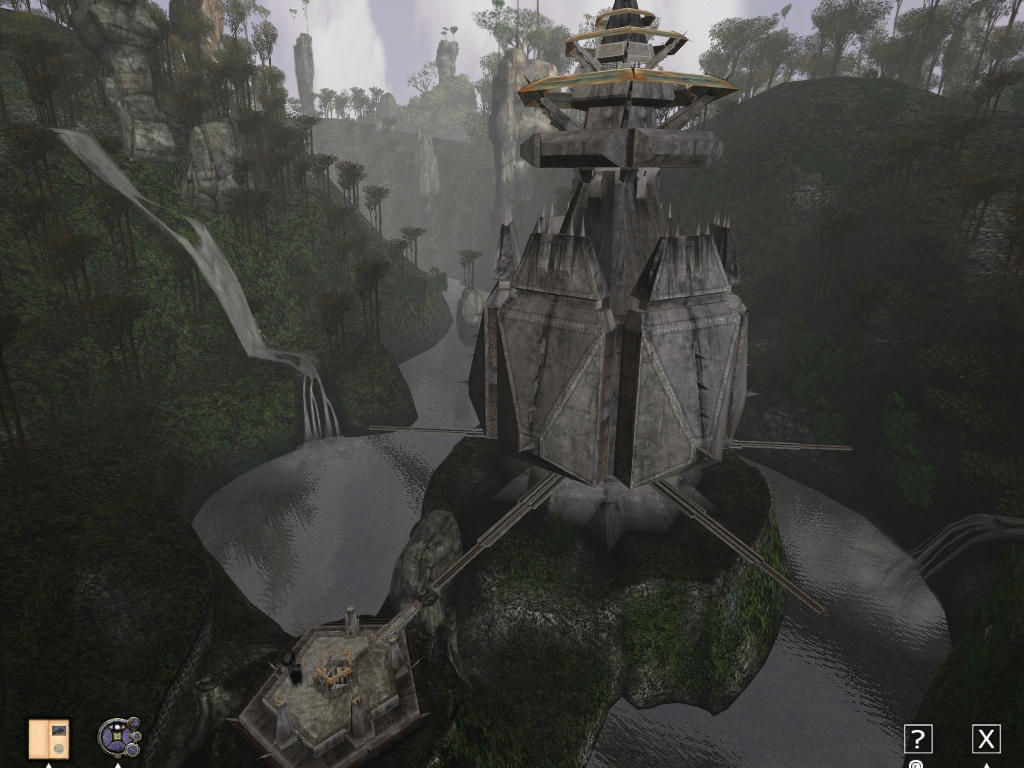Viewport: 1024px width, 768px height.
Task: Open help with the question mark button
Action: 918,739
